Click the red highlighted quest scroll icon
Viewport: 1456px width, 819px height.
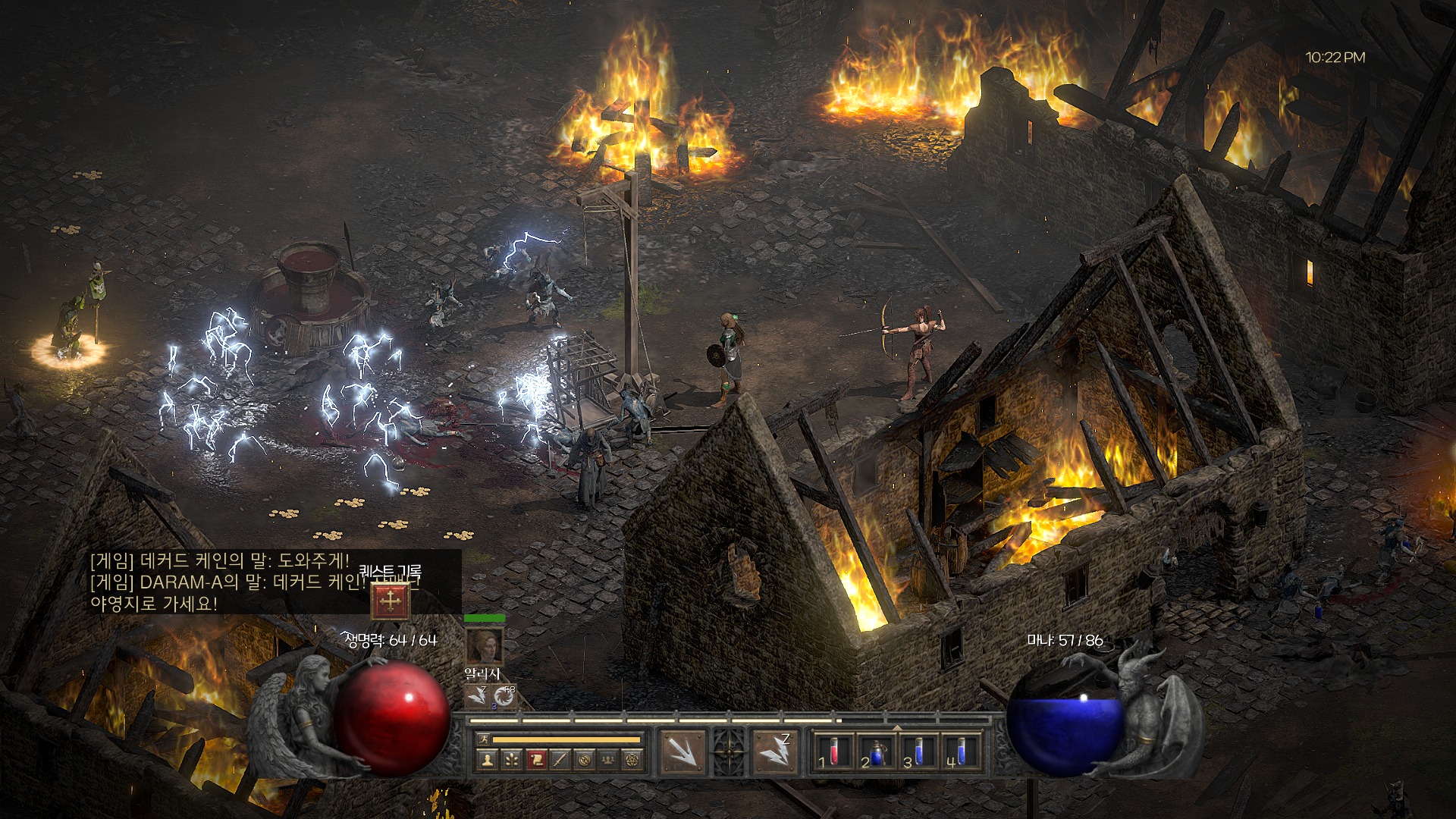click(536, 759)
